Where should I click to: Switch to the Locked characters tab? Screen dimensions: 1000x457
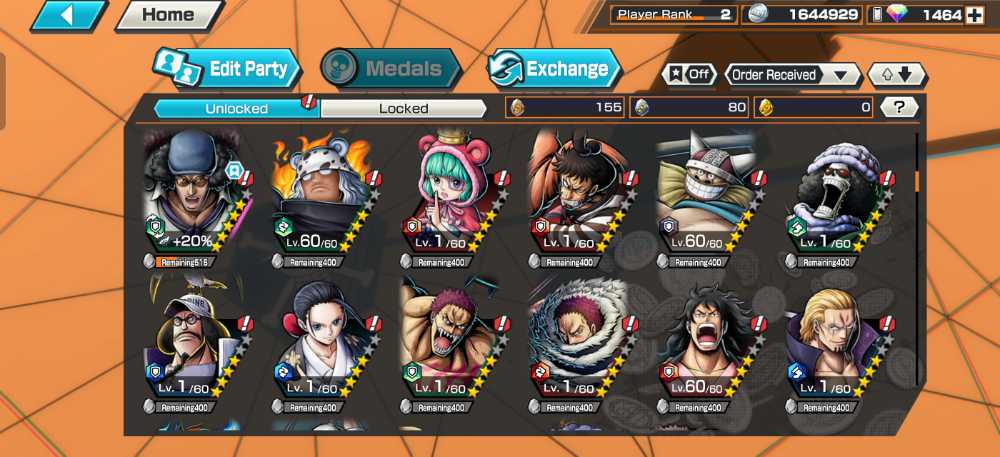click(x=403, y=108)
